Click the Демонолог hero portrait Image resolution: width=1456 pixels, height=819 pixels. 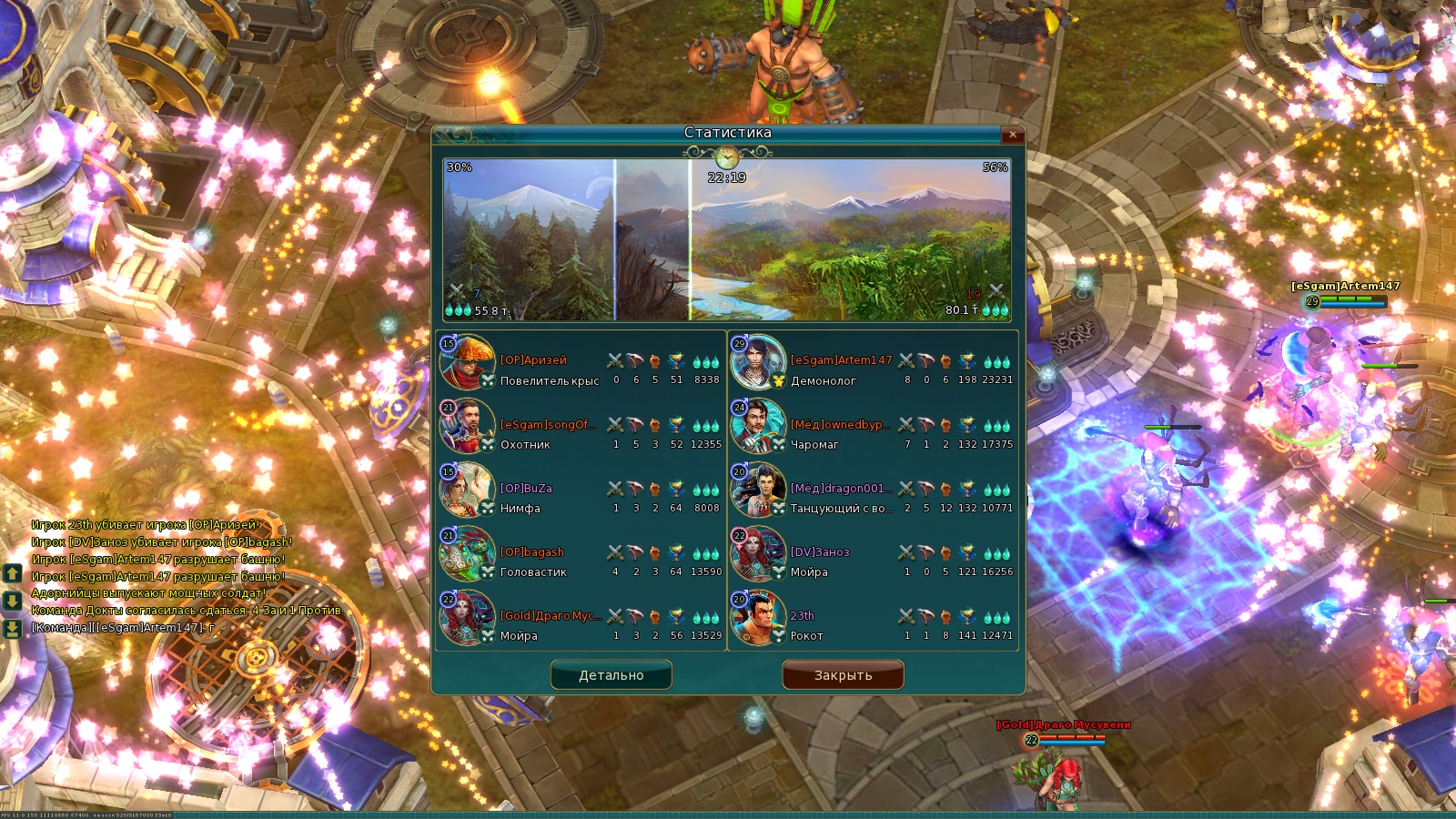click(x=758, y=362)
